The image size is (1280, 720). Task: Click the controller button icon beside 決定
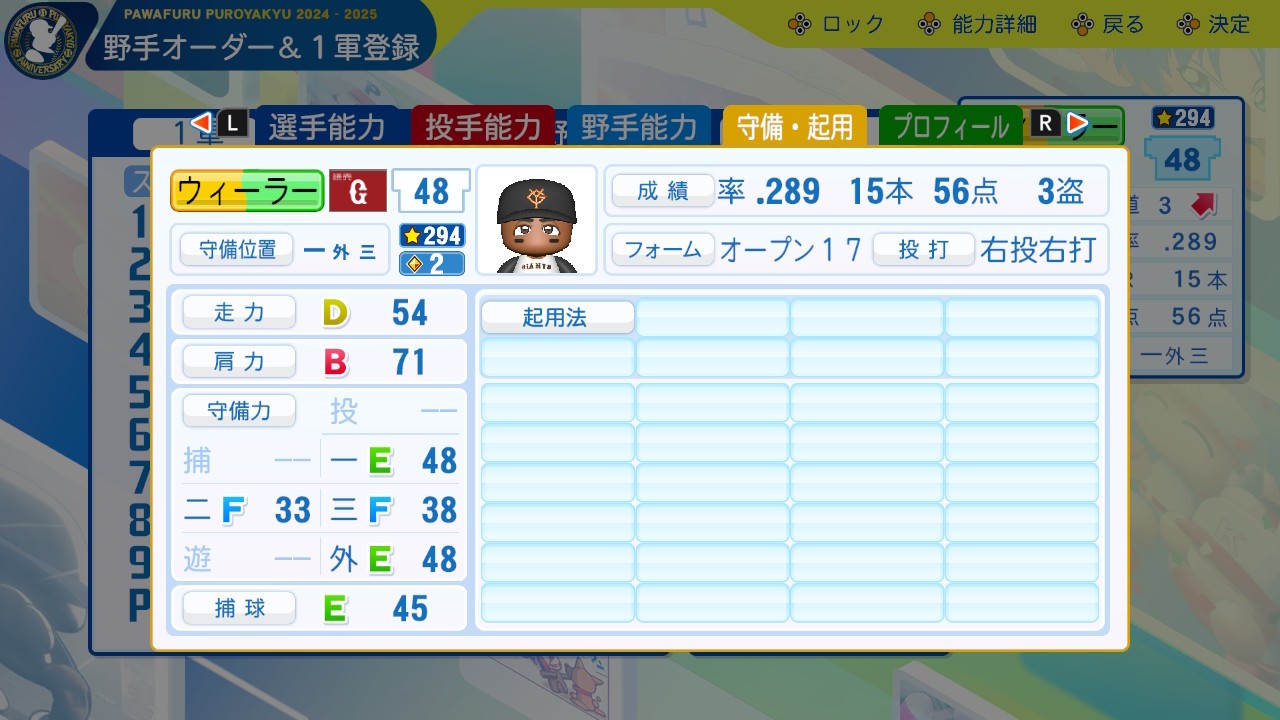tap(1186, 24)
